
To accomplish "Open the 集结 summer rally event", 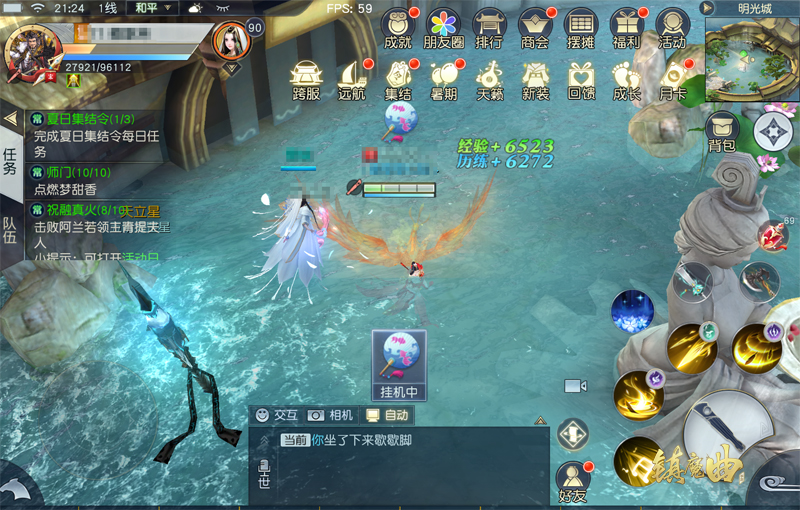I will click(398, 80).
